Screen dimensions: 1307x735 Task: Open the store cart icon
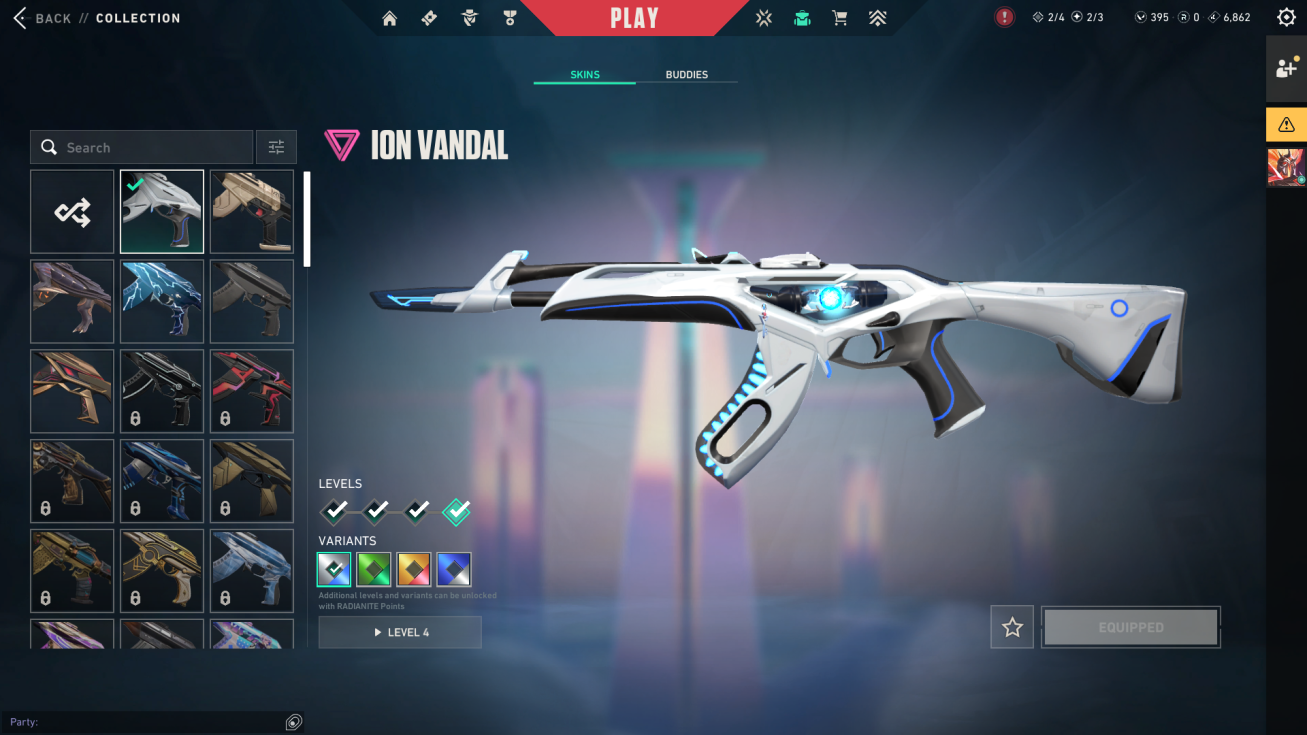coord(840,18)
